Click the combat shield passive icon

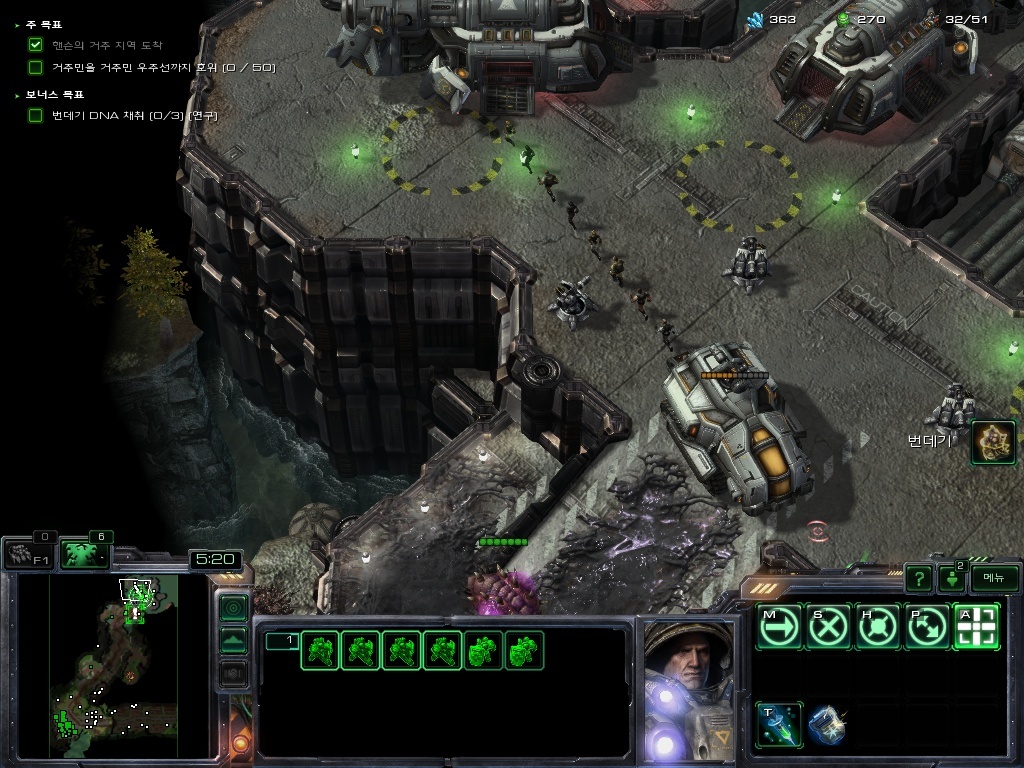827,725
